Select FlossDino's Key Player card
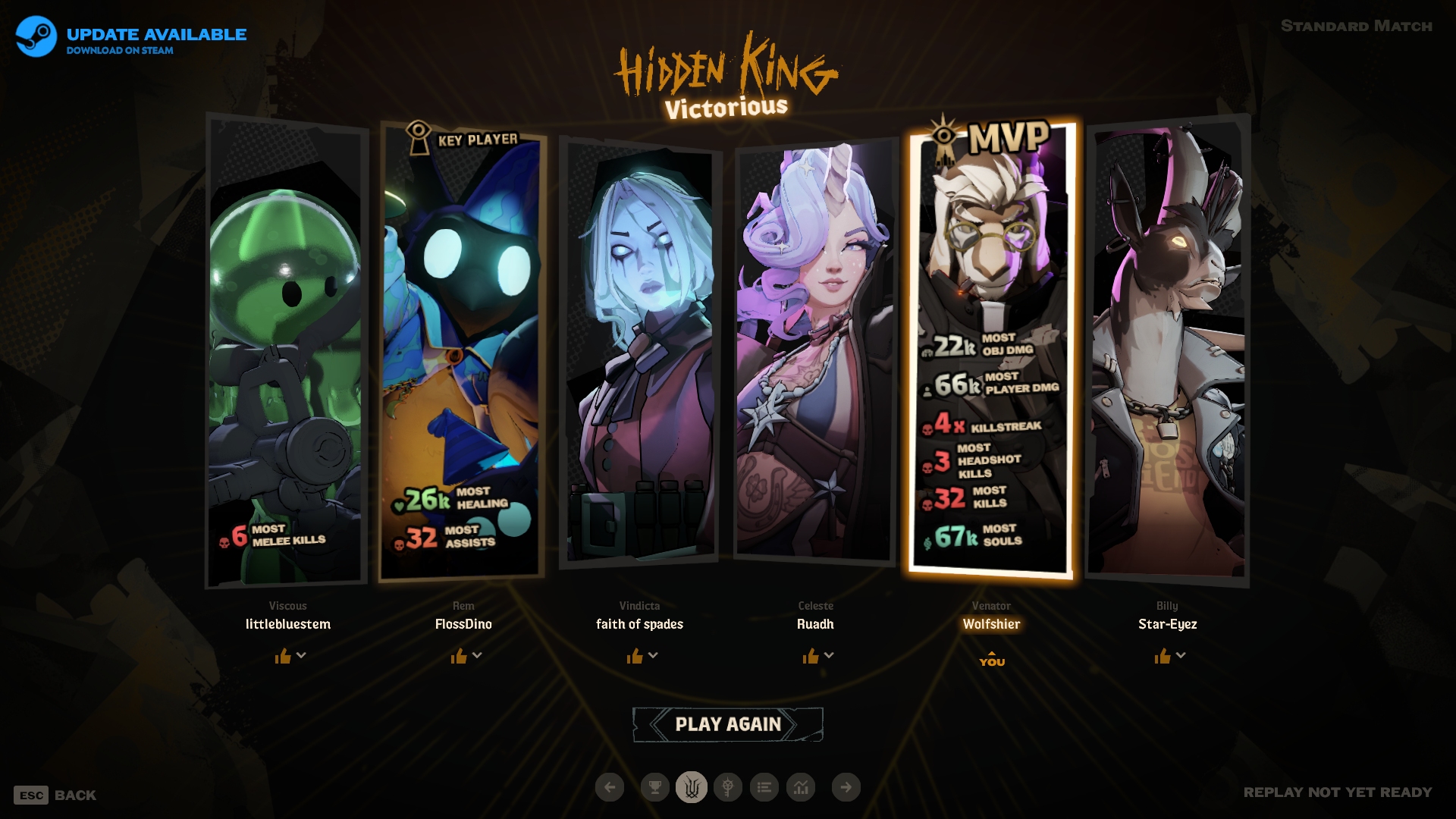Image resolution: width=1456 pixels, height=819 pixels. (463, 349)
